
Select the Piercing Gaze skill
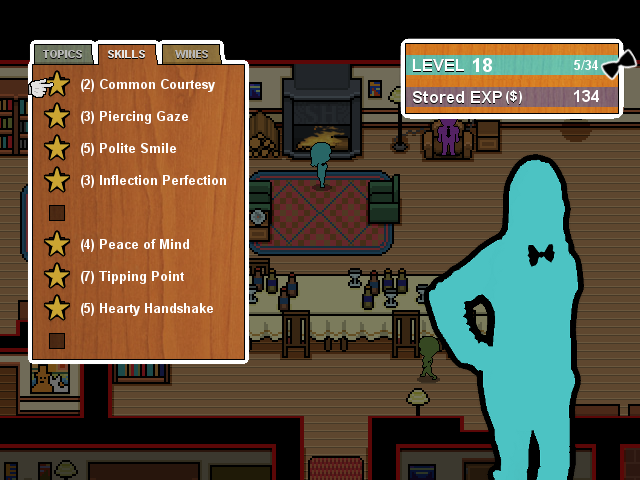coord(143,117)
